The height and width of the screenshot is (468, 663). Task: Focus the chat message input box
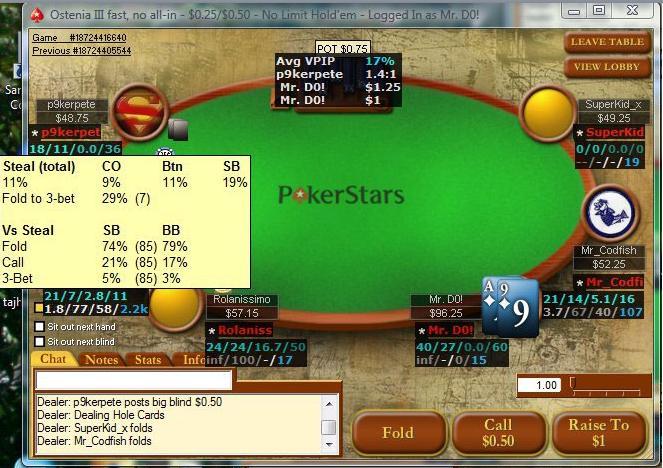[134, 380]
